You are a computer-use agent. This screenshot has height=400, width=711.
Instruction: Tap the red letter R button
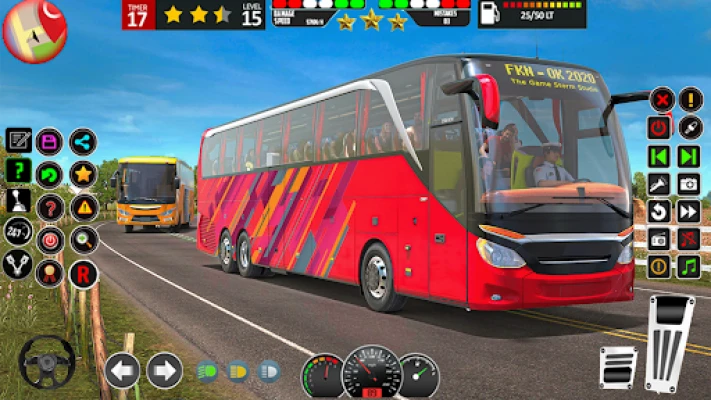pos(83,273)
